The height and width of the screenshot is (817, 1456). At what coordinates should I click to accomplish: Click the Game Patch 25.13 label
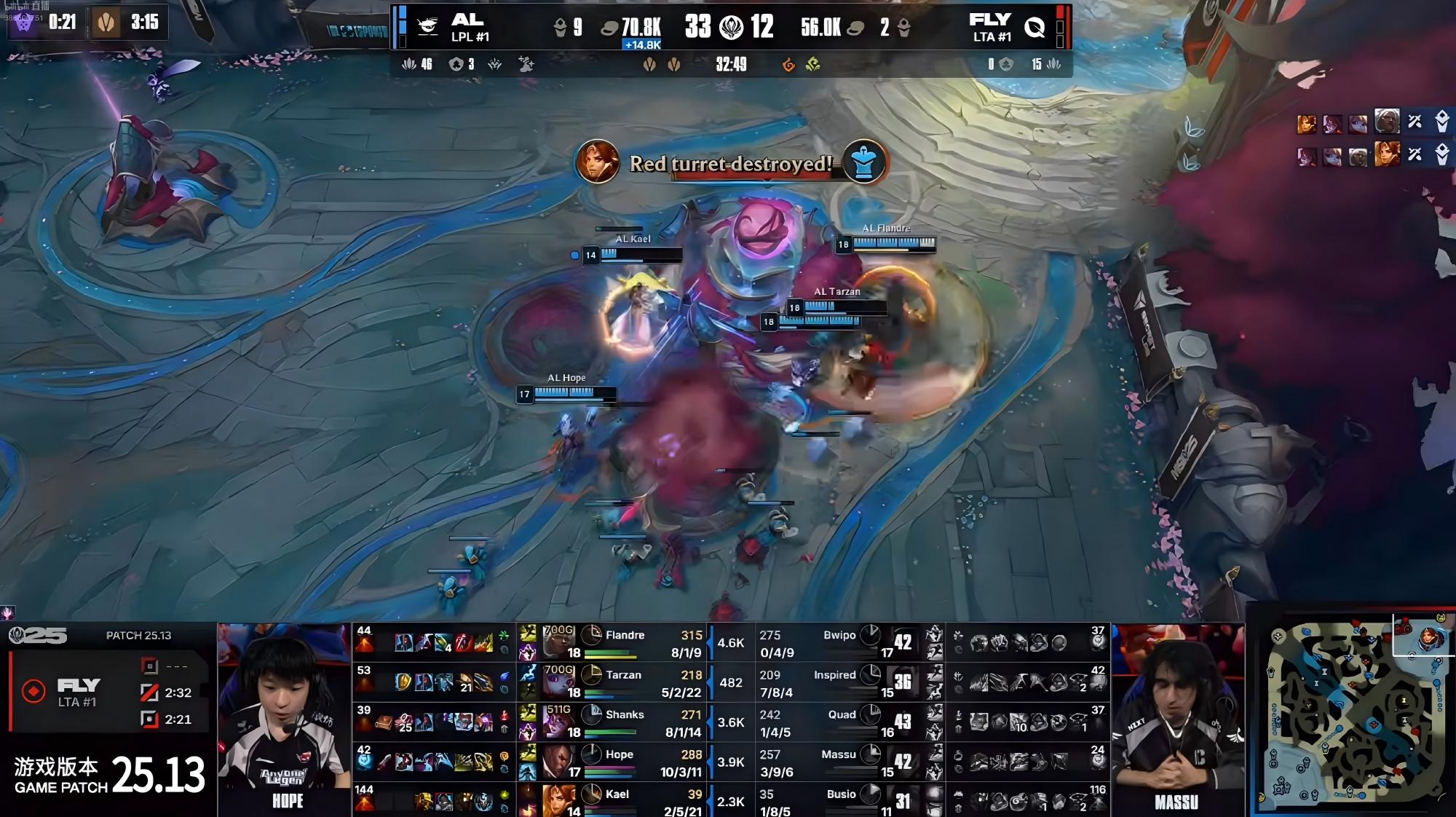click(109, 775)
